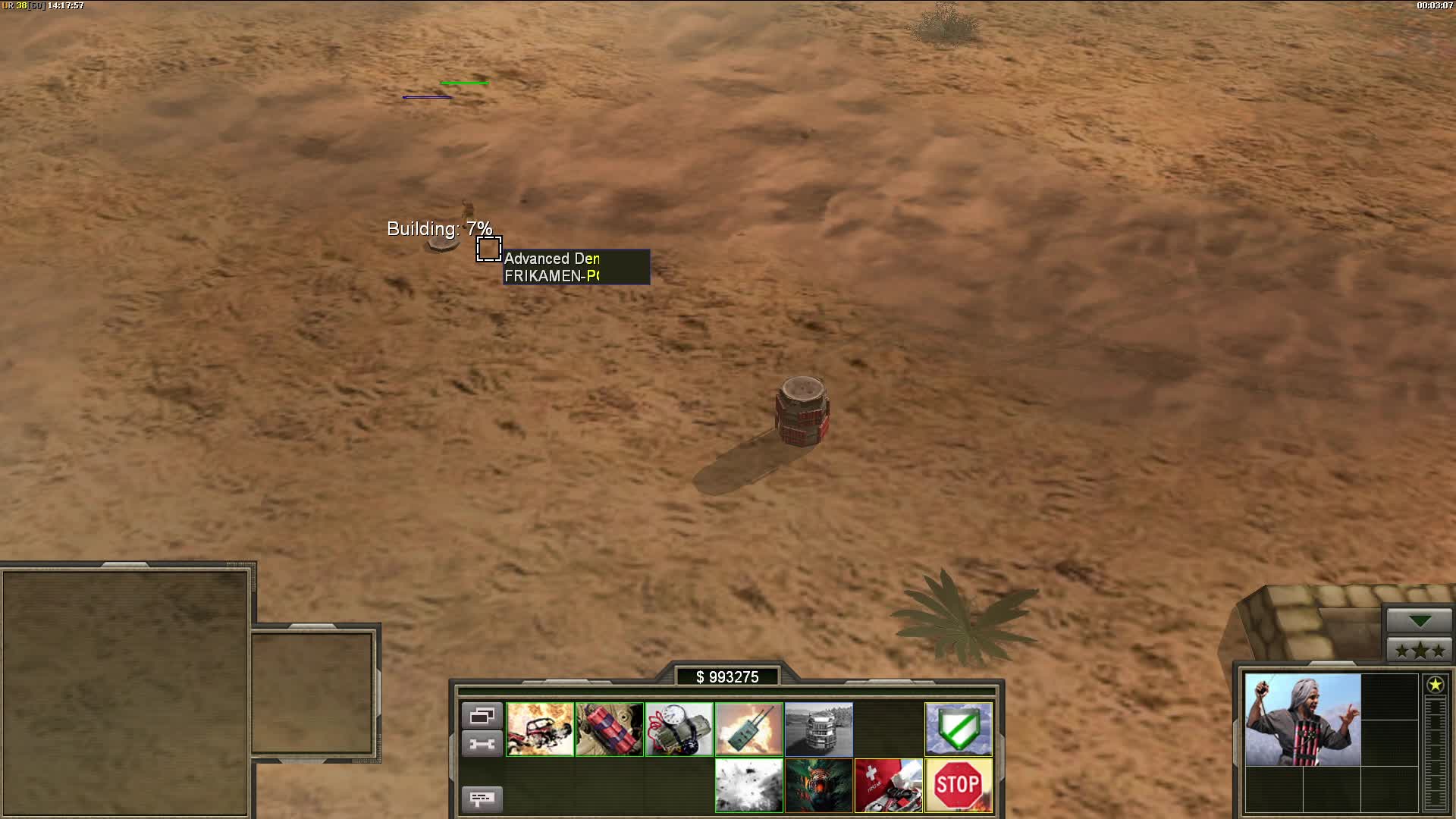Activate the remote detonator explosion ability
This screenshot has width=1456, height=819.
point(748,730)
